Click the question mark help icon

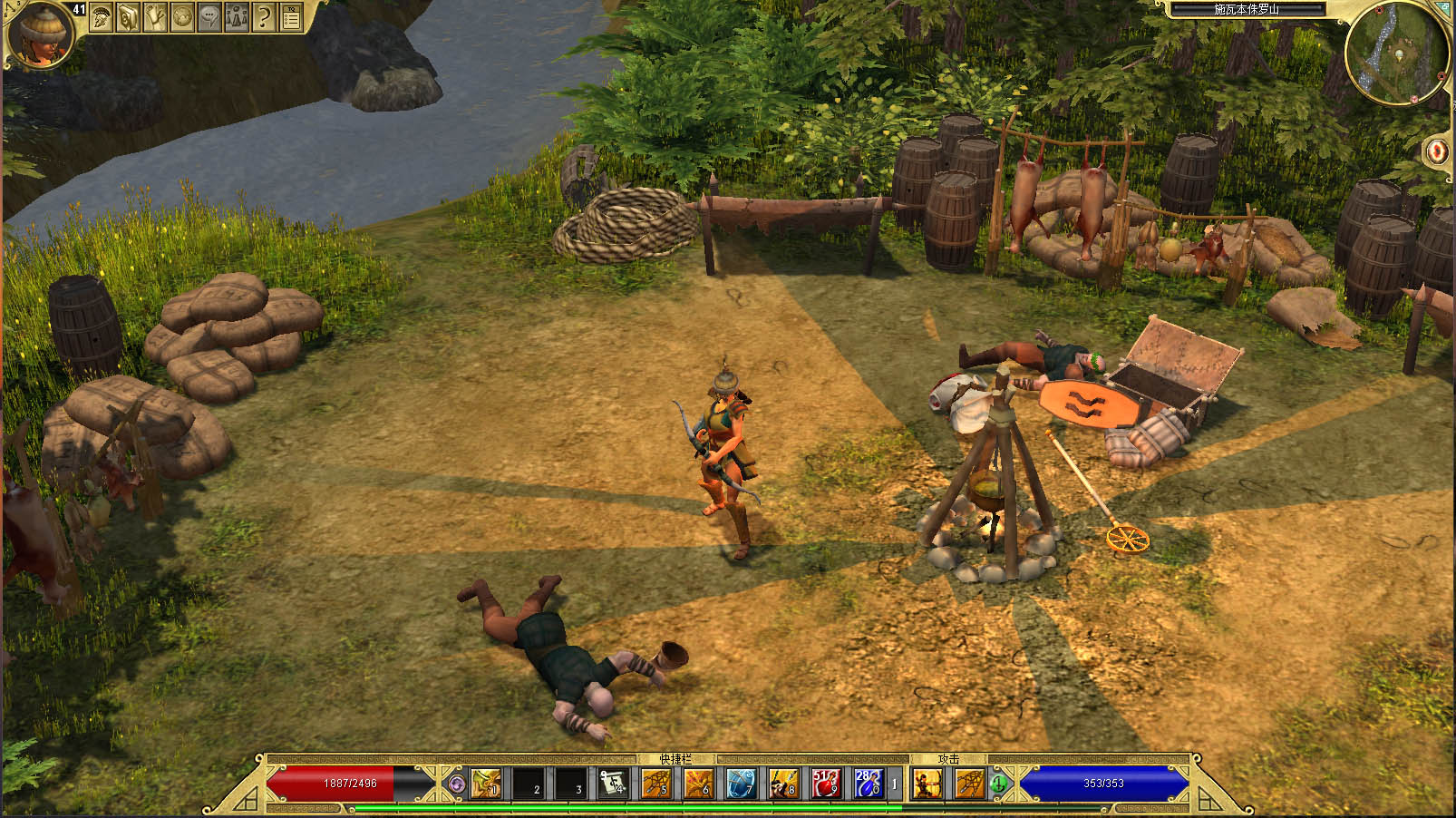coord(263,16)
